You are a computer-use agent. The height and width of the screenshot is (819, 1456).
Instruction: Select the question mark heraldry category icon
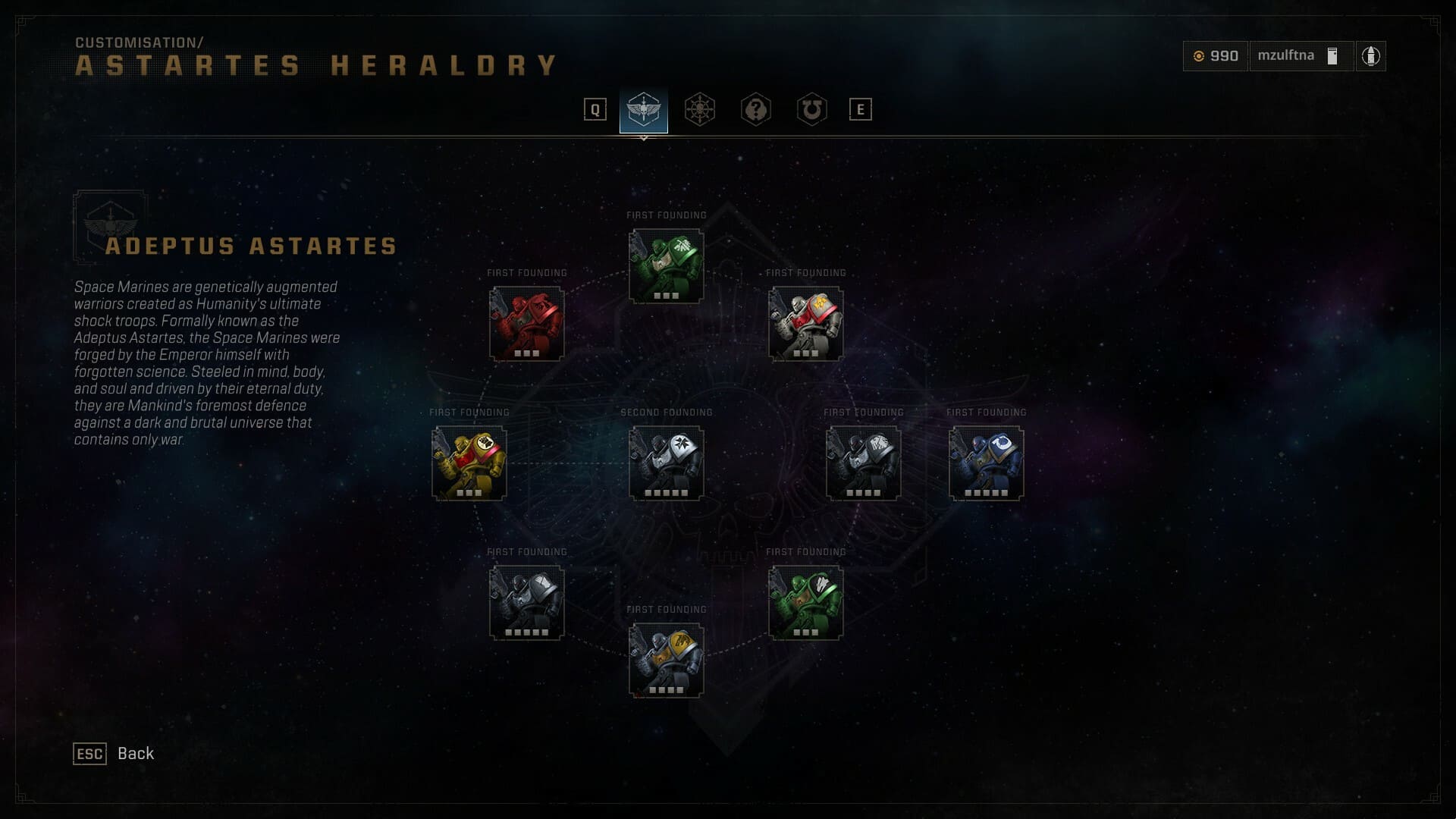click(755, 109)
